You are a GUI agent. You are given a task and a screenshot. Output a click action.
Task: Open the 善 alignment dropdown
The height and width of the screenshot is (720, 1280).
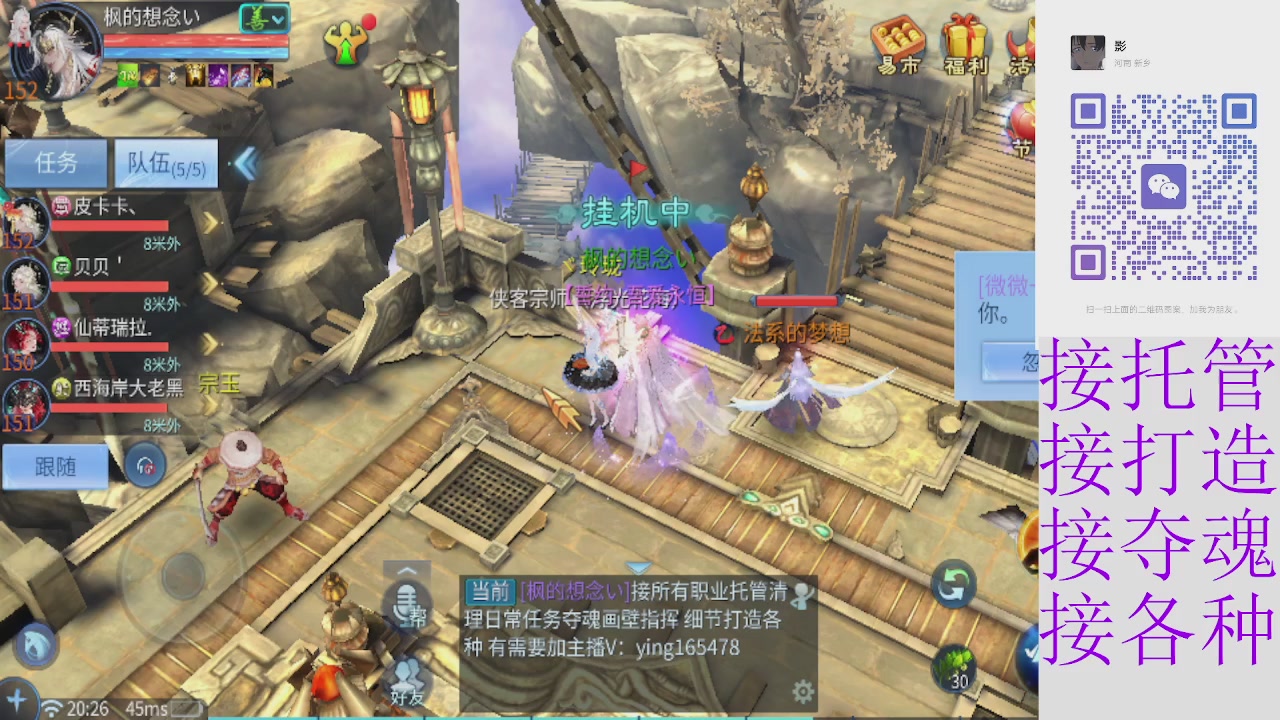[x=262, y=17]
